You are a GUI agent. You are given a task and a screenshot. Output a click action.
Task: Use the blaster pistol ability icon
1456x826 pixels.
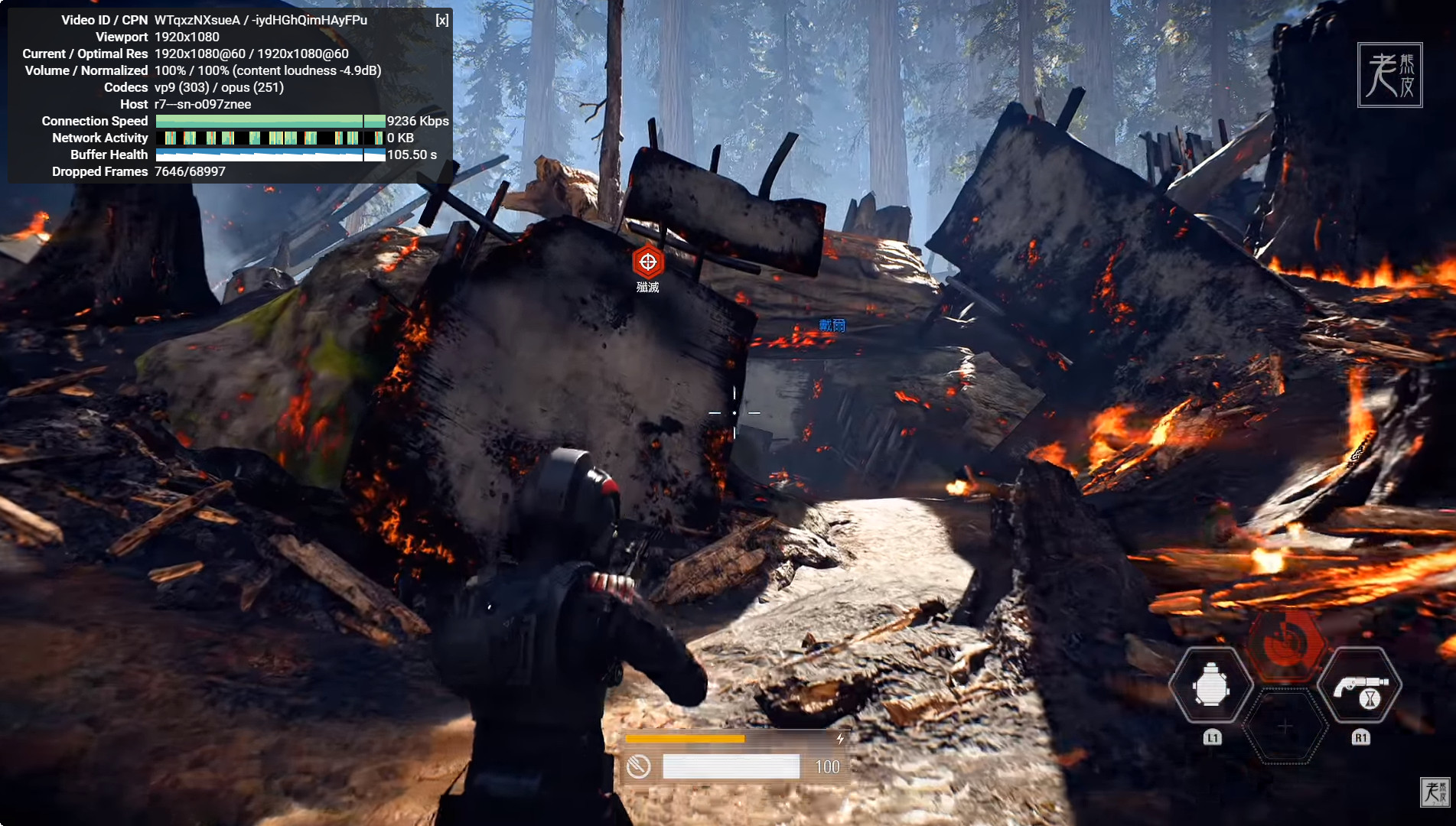tap(1360, 685)
